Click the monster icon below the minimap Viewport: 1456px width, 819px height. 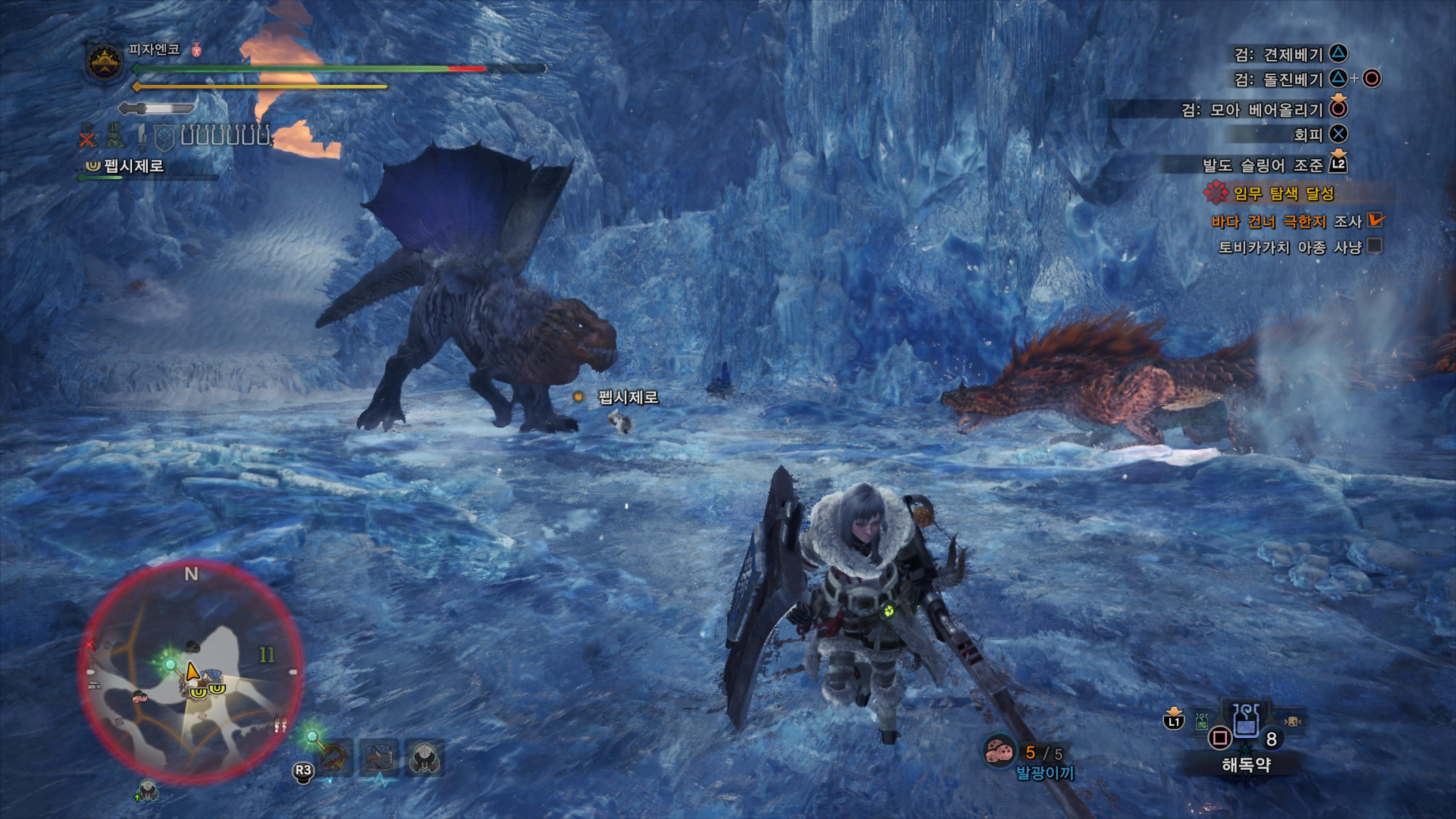[147, 789]
